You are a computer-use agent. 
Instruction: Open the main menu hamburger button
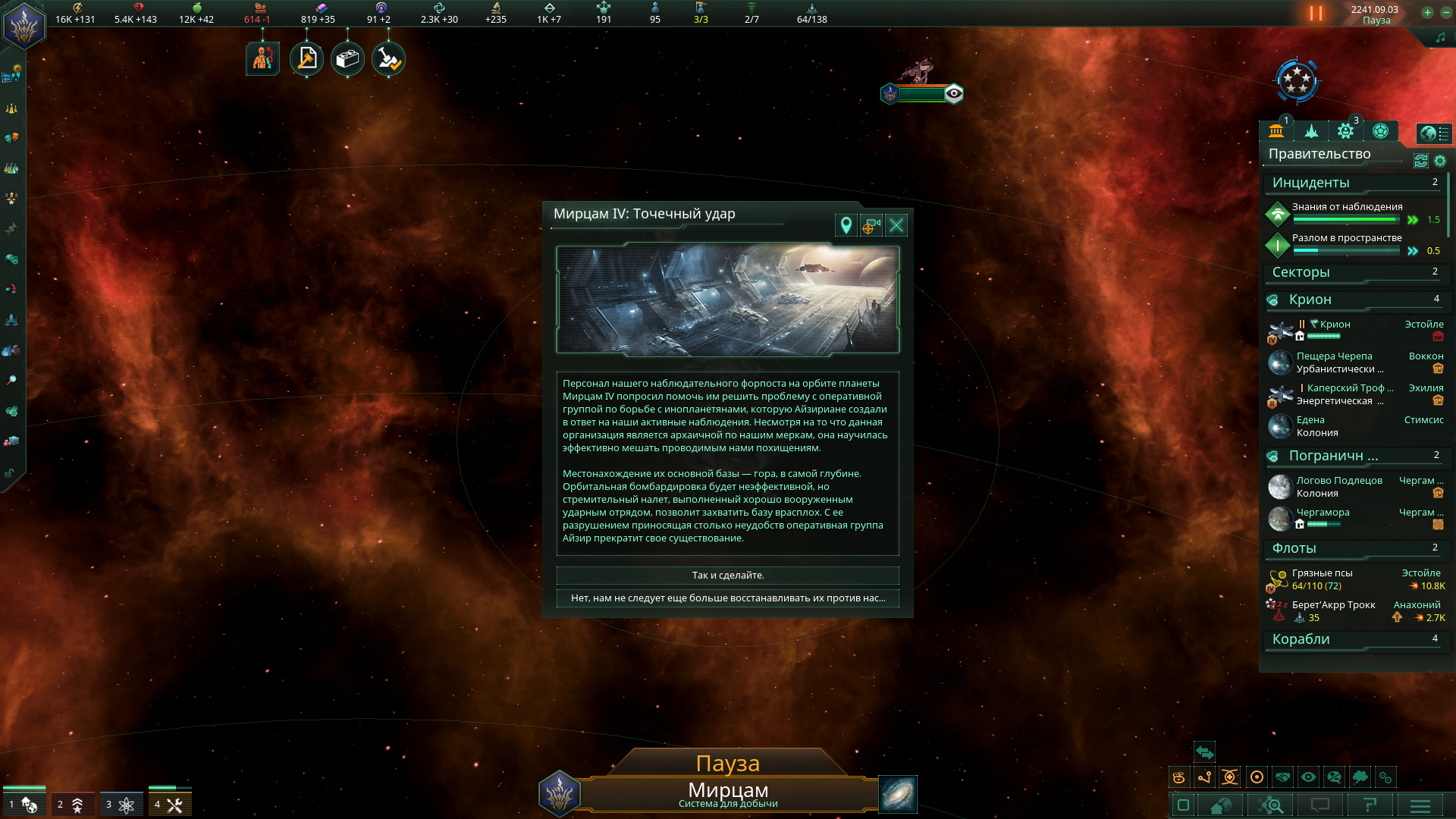[x=1420, y=805]
